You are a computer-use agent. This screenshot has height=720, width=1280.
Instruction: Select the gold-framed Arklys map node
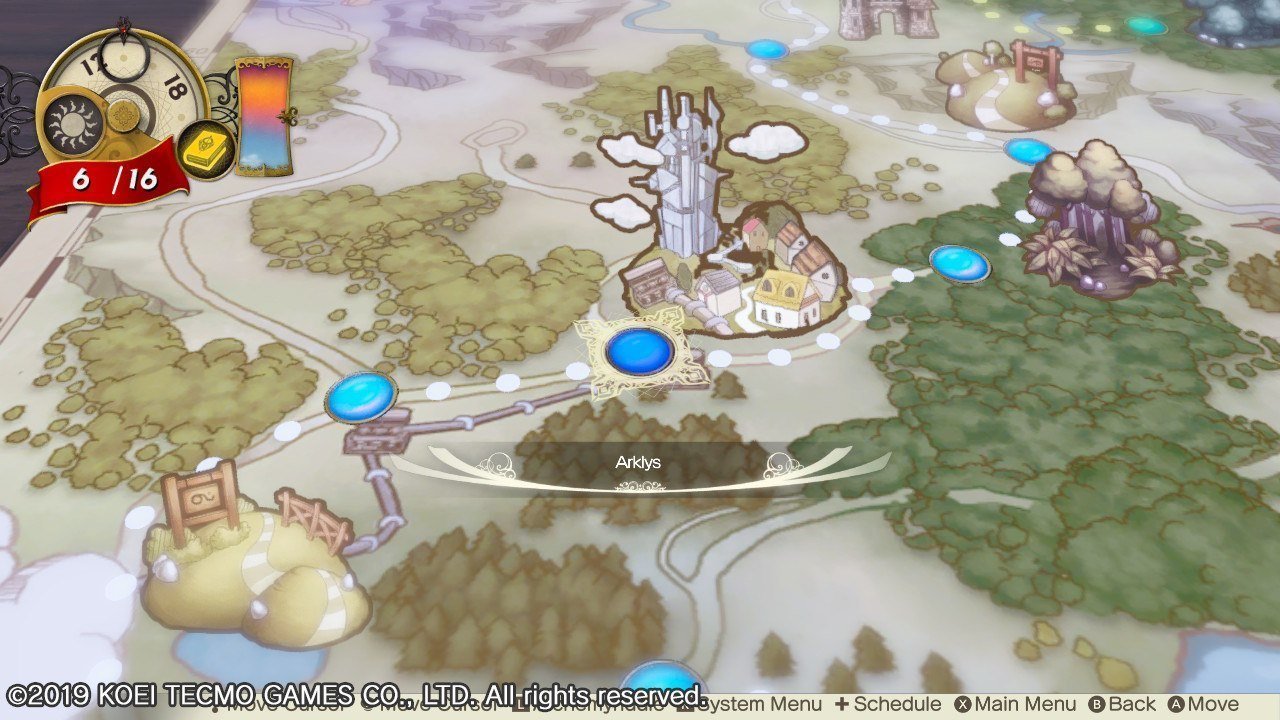coord(640,352)
